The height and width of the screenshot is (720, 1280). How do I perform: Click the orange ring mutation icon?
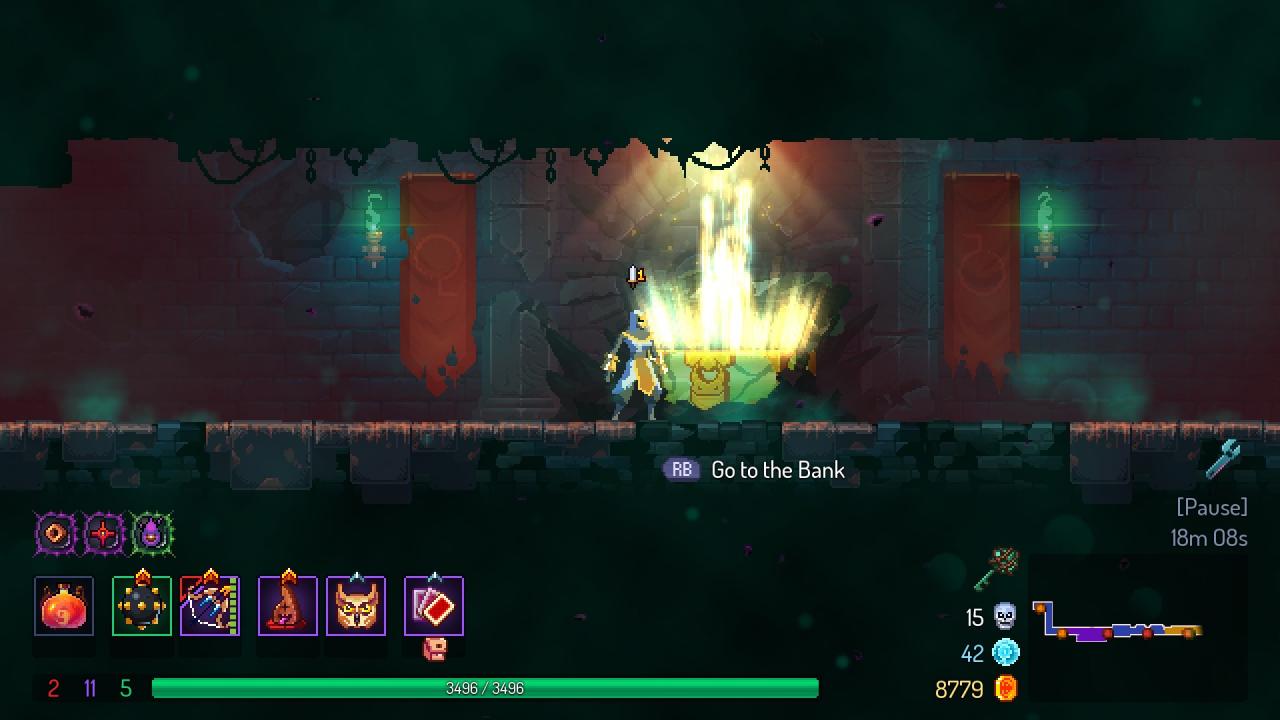tap(55, 534)
